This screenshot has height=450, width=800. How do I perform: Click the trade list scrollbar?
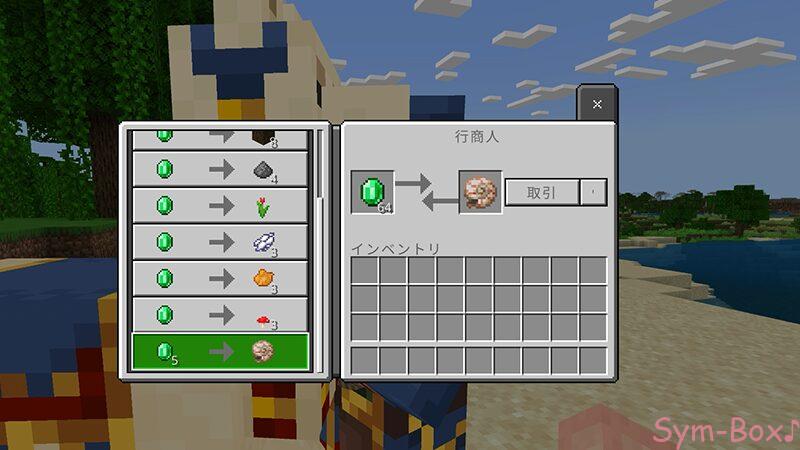321,165
